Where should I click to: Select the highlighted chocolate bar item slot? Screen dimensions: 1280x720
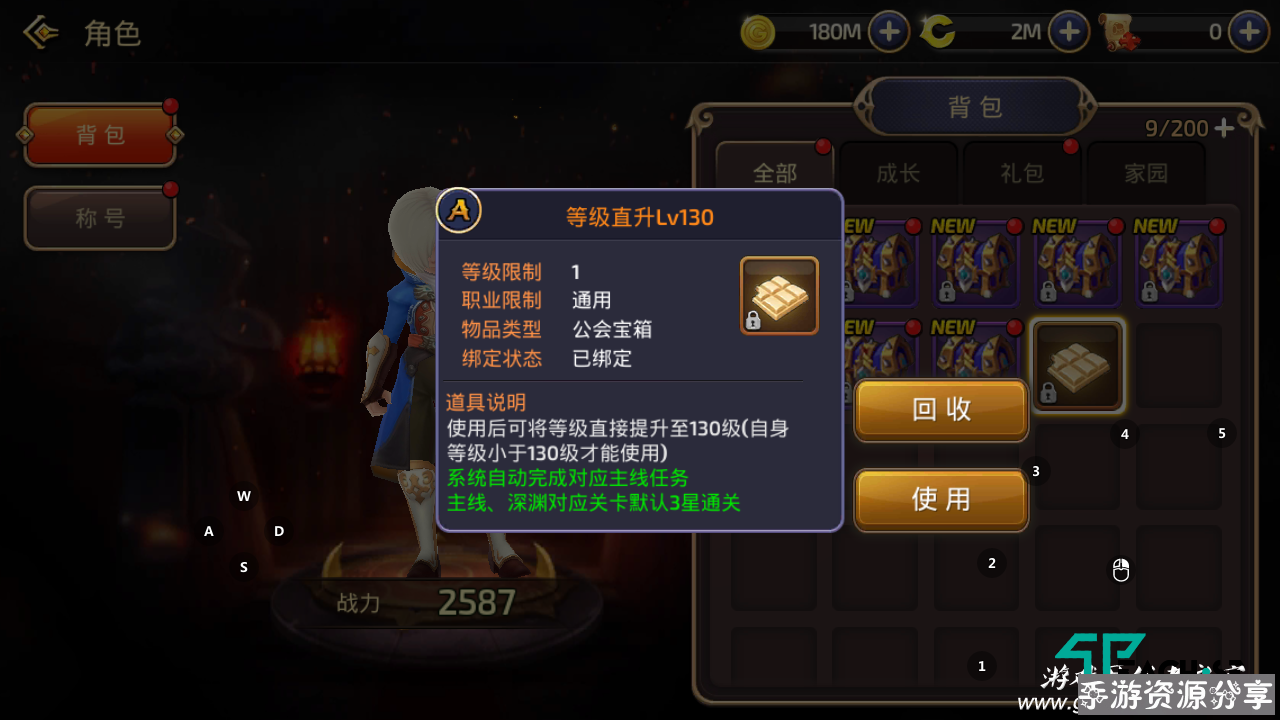point(1077,366)
